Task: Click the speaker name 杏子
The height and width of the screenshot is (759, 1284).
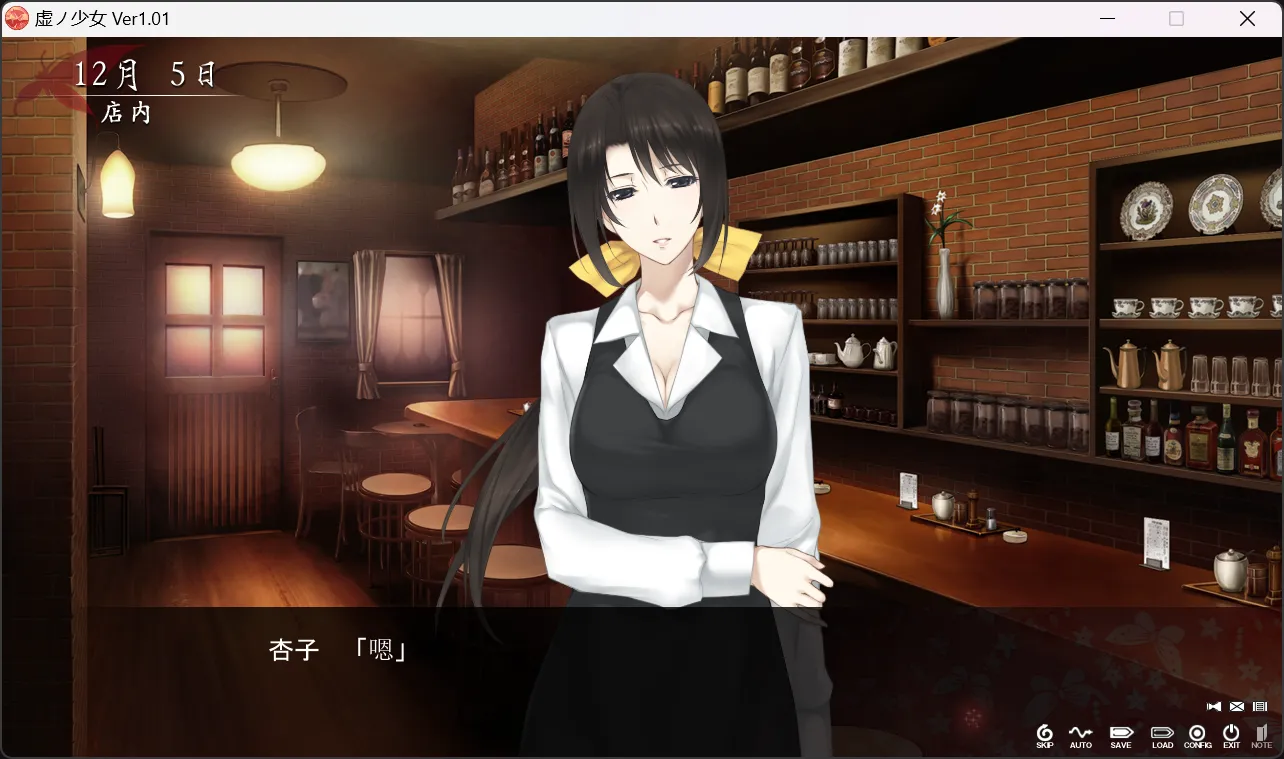Action: 292,650
